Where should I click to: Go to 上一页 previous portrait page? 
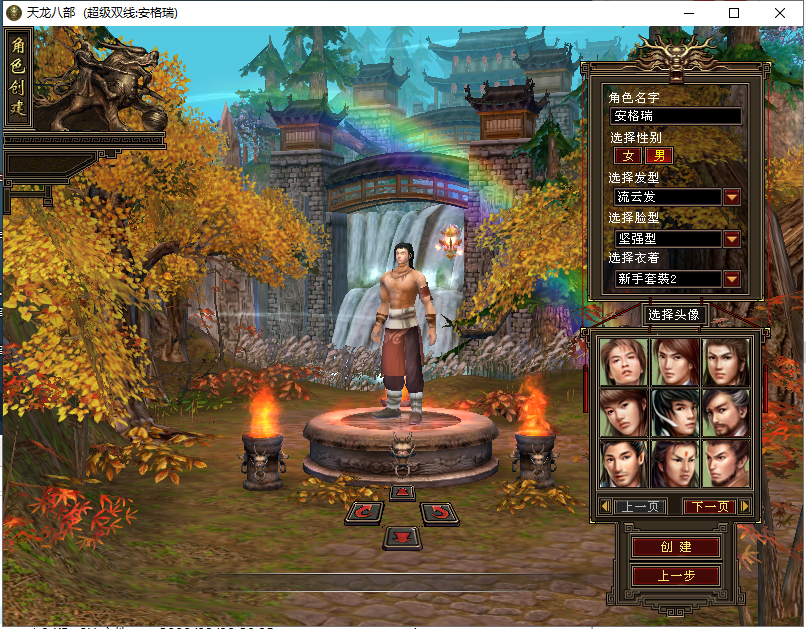pyautogui.click(x=639, y=507)
